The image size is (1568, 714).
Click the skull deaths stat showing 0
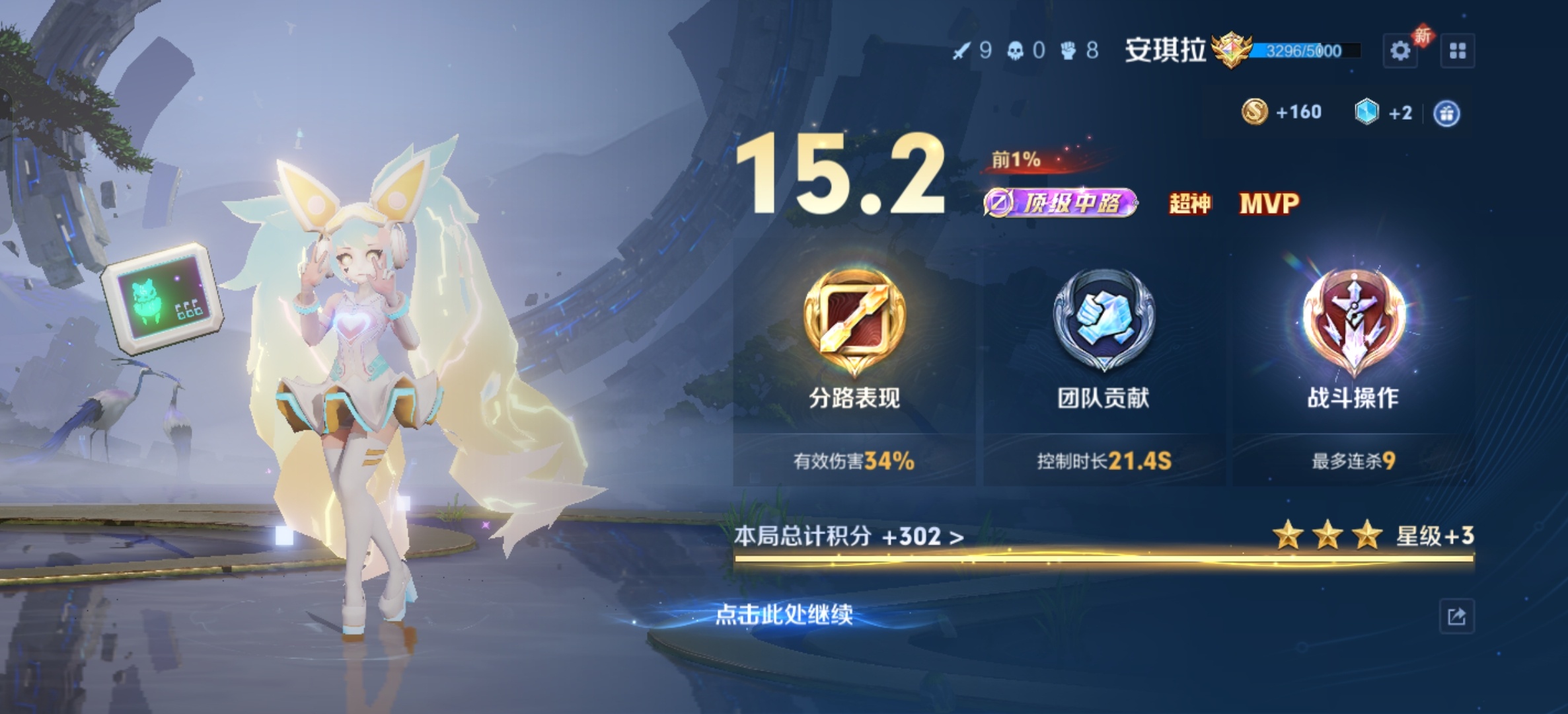click(x=1027, y=49)
